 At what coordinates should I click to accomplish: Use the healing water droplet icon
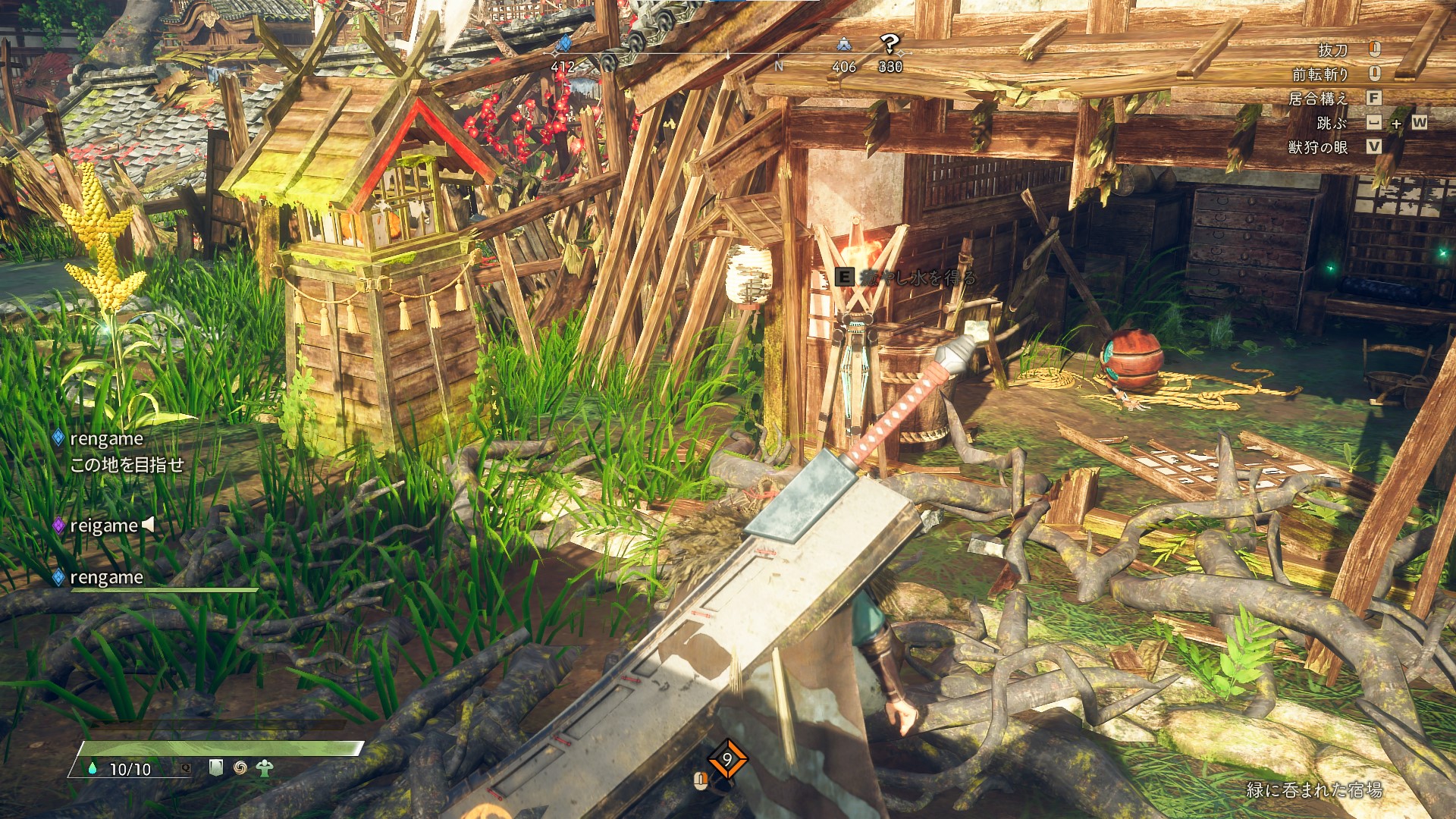tap(93, 768)
